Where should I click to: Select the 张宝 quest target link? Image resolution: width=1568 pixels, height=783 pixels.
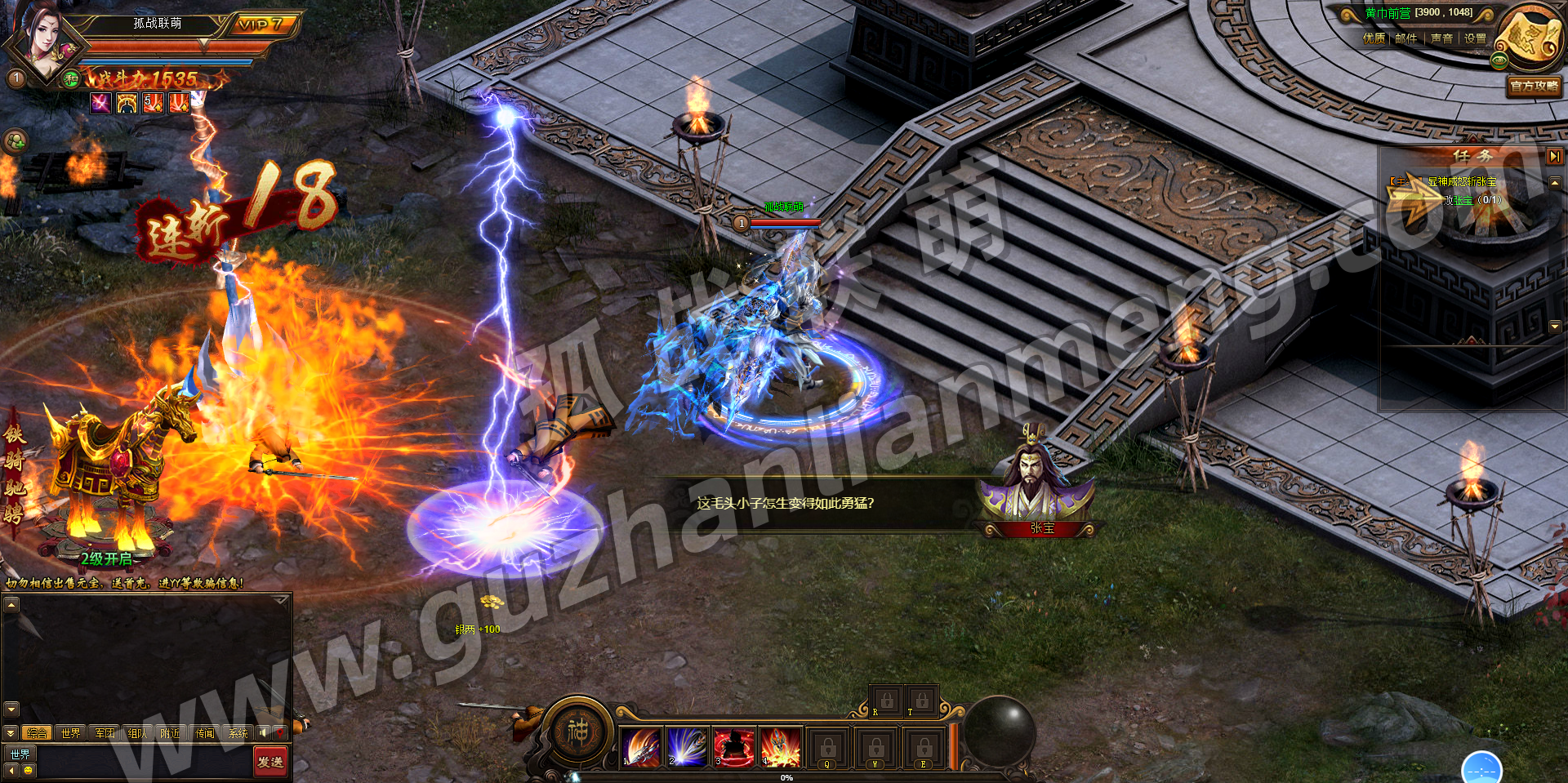click(x=1462, y=200)
